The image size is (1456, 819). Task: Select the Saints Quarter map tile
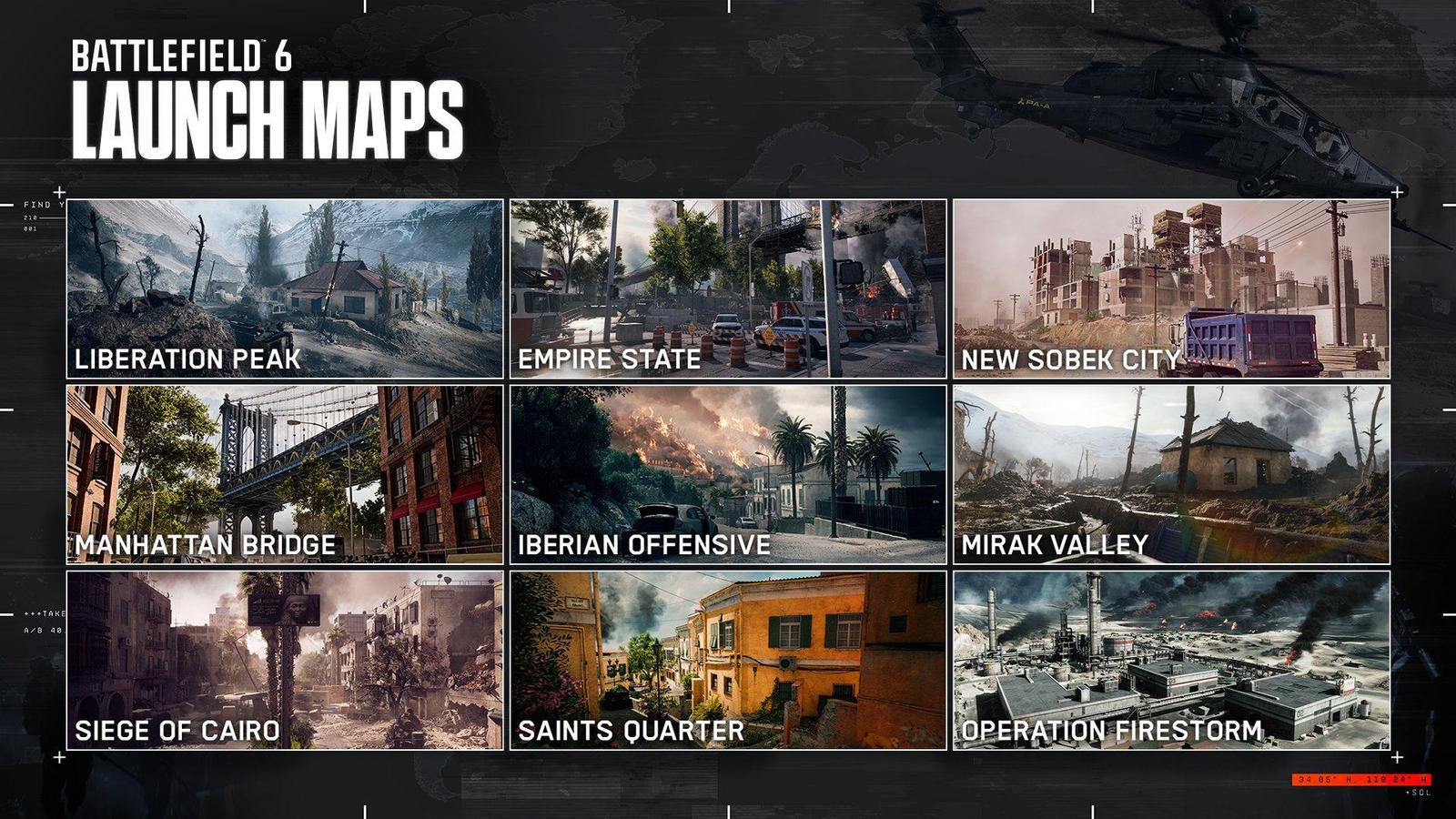tap(728, 660)
